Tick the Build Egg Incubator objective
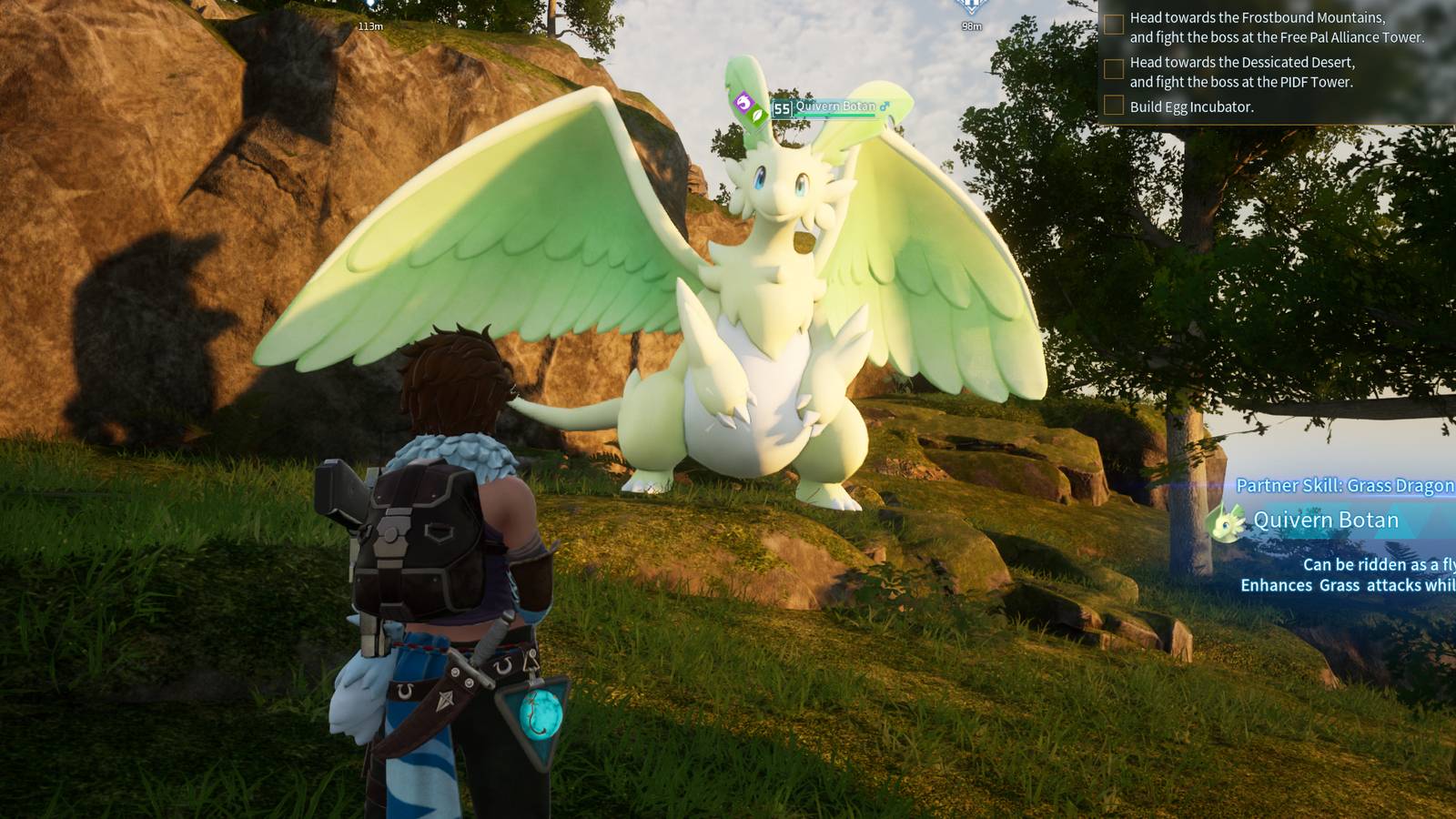1456x819 pixels. (1114, 106)
